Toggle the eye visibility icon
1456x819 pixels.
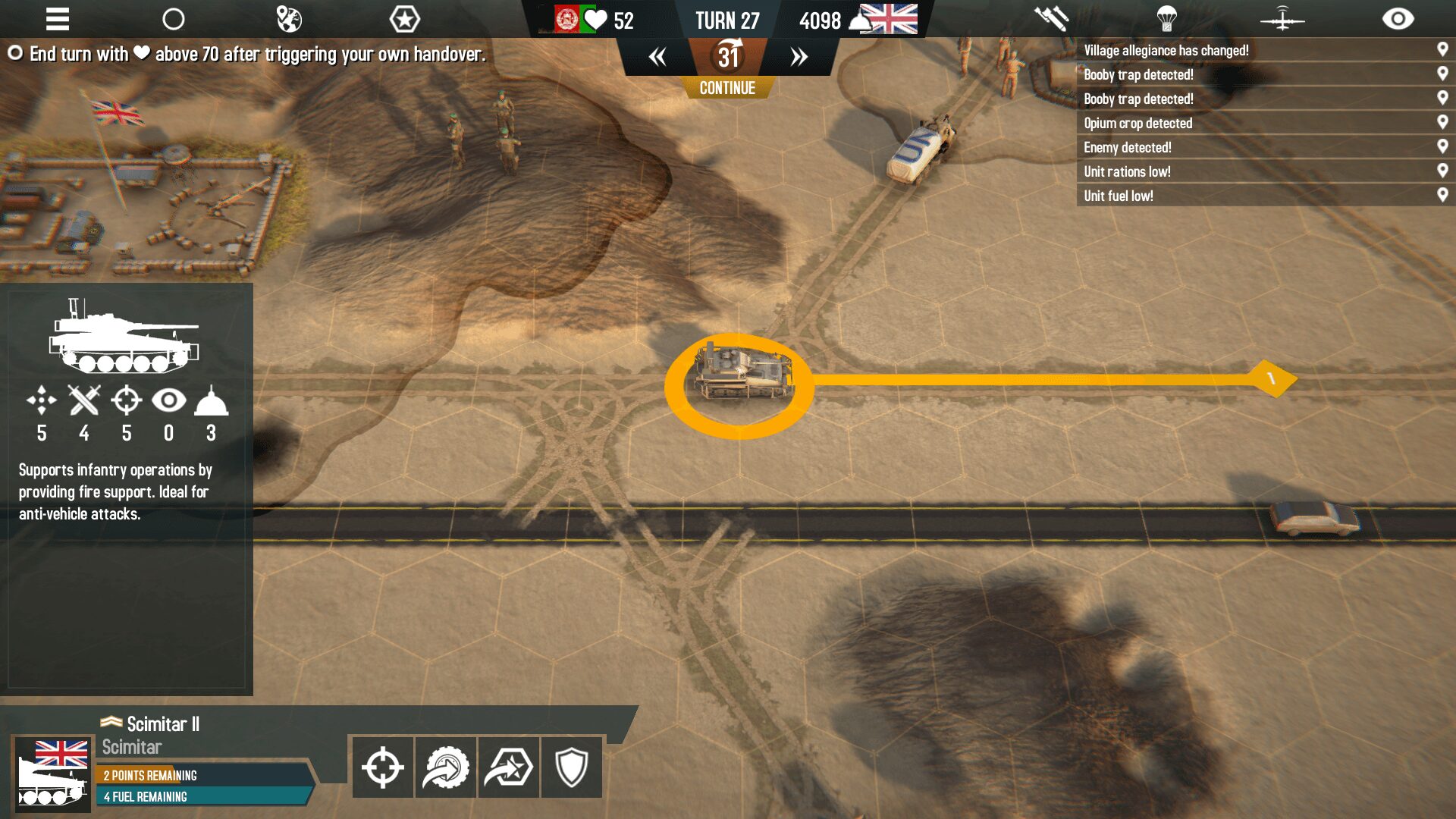1398,19
